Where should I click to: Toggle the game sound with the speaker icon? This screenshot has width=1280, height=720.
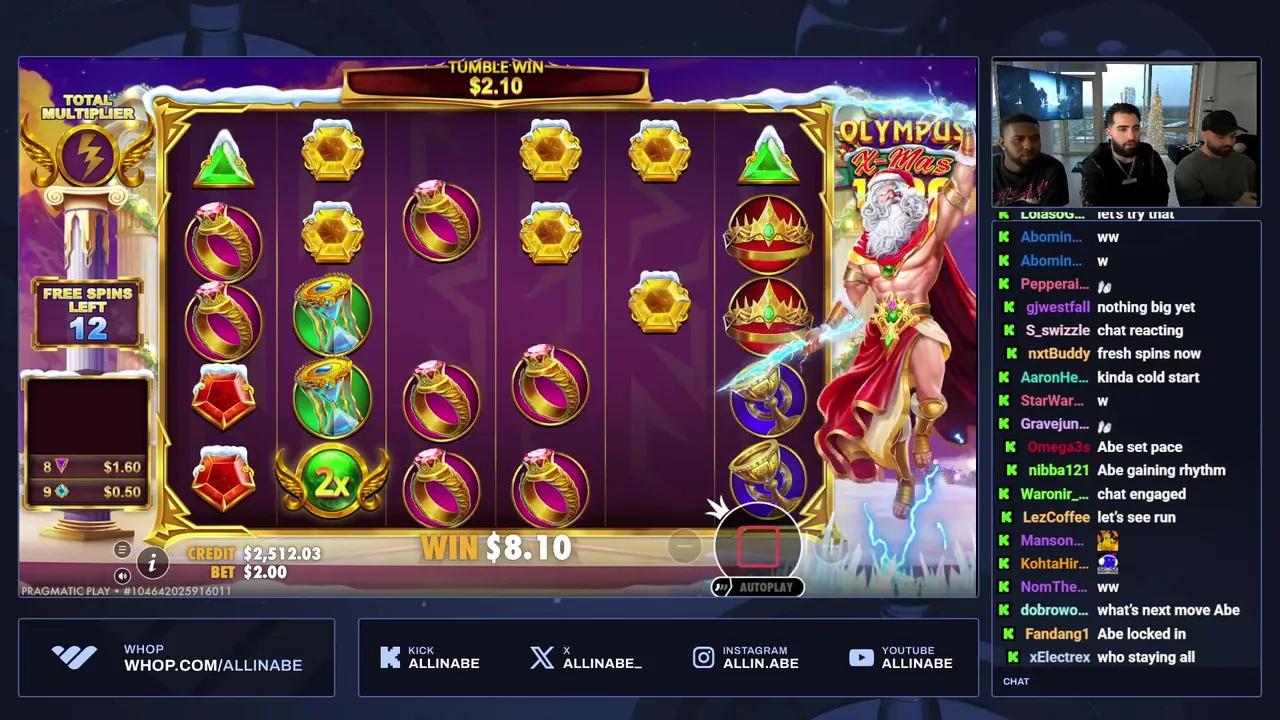pyautogui.click(x=122, y=575)
